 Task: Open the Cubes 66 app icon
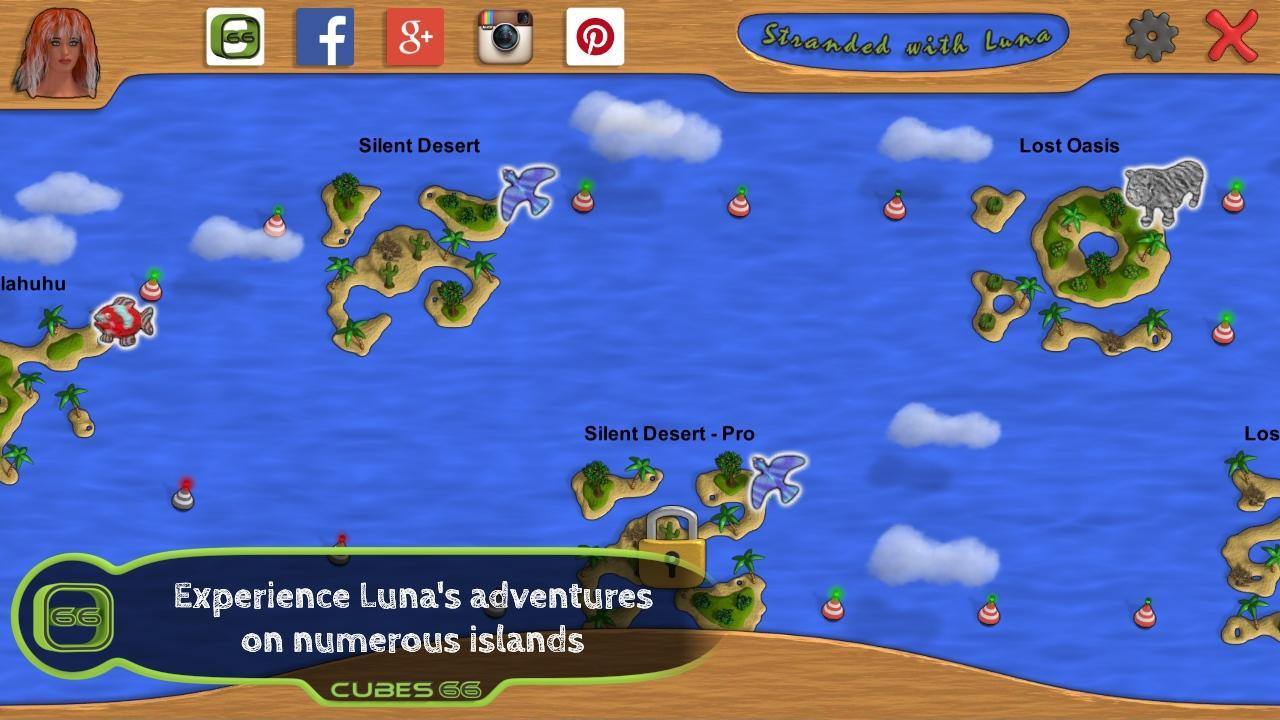(235, 36)
